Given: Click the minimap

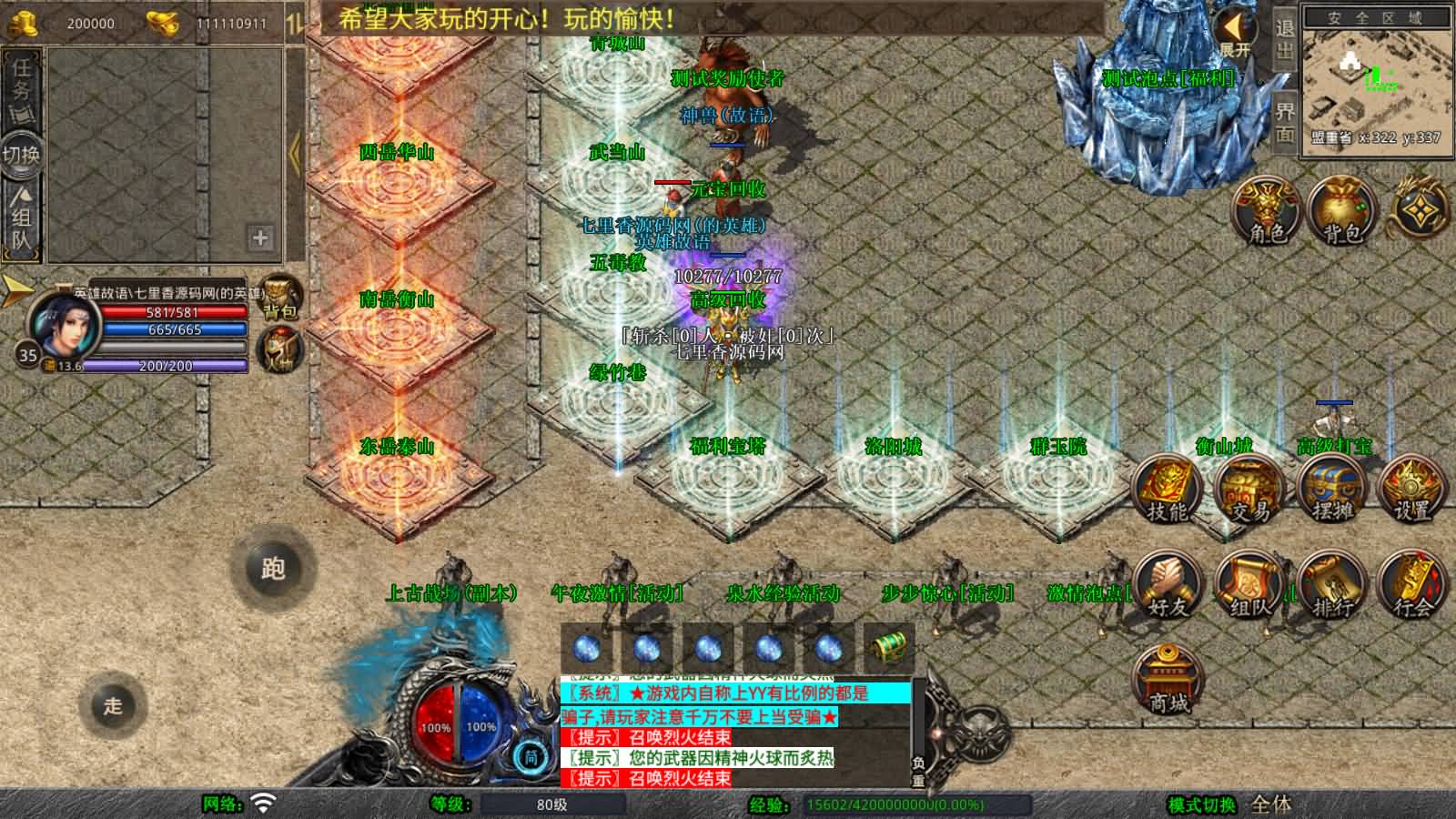Looking at the screenshot, I should 1374,82.
